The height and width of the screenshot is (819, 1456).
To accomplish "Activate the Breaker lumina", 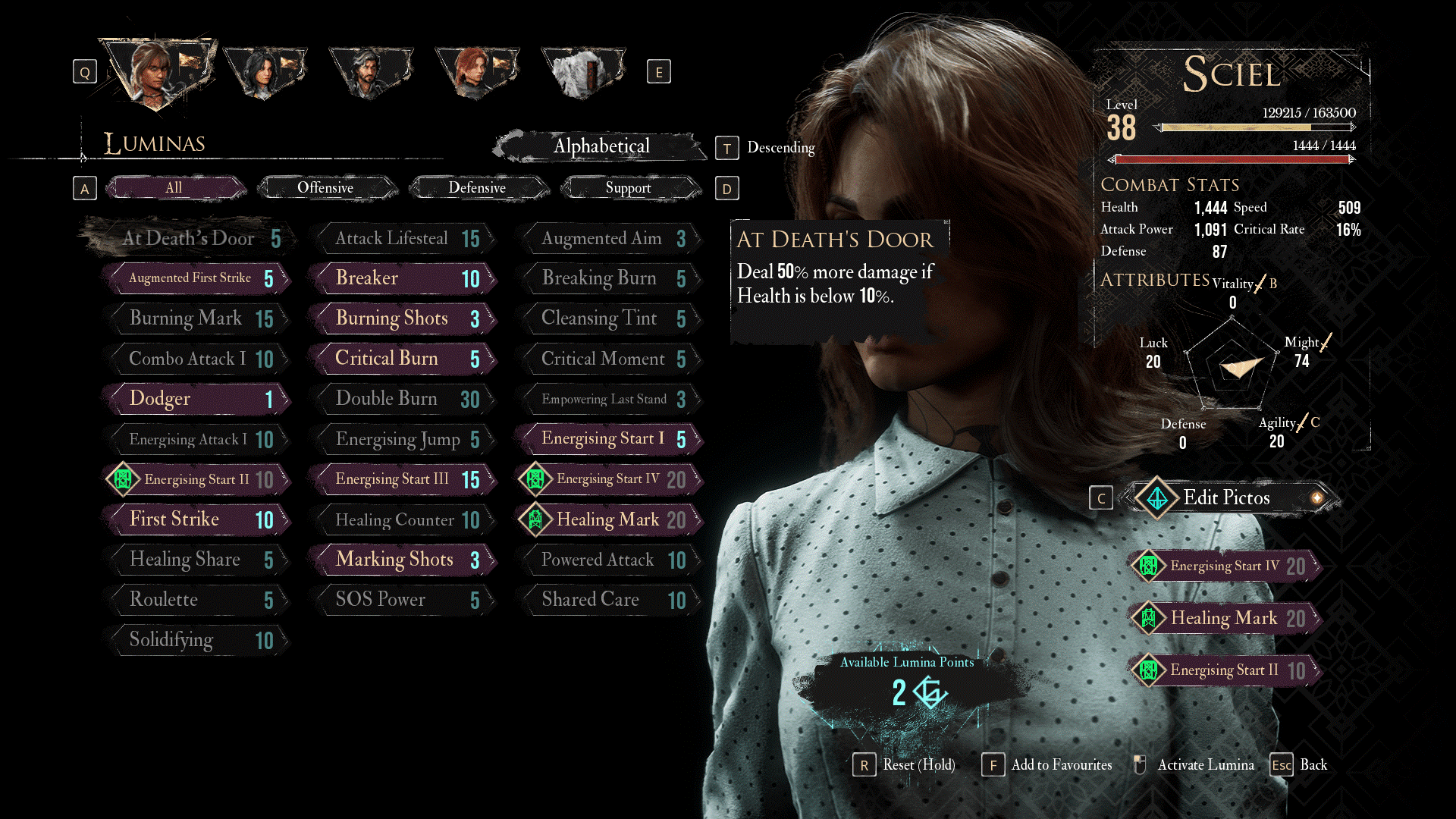I will [x=402, y=278].
